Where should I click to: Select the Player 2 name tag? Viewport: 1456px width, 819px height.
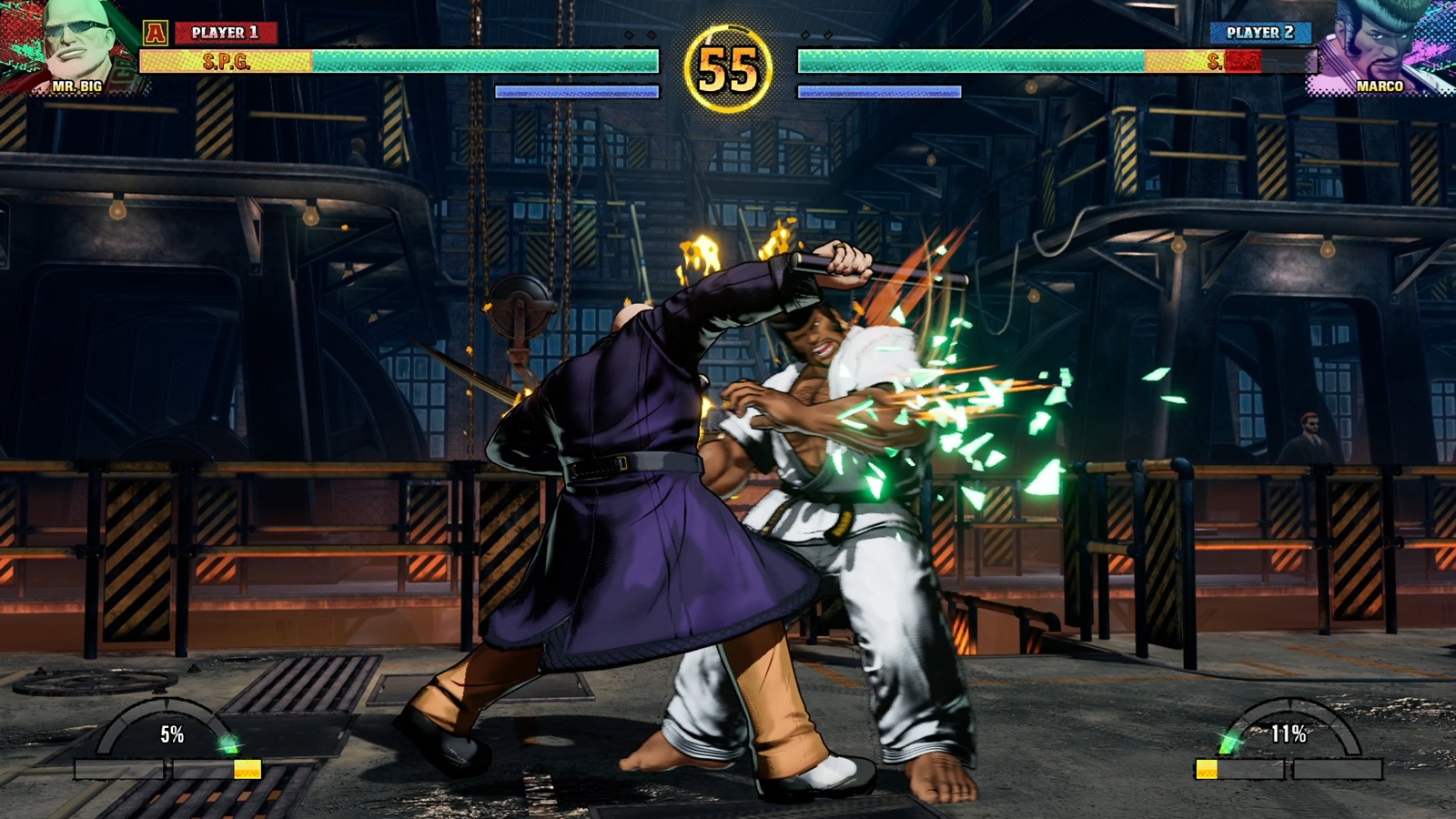click(x=1259, y=33)
